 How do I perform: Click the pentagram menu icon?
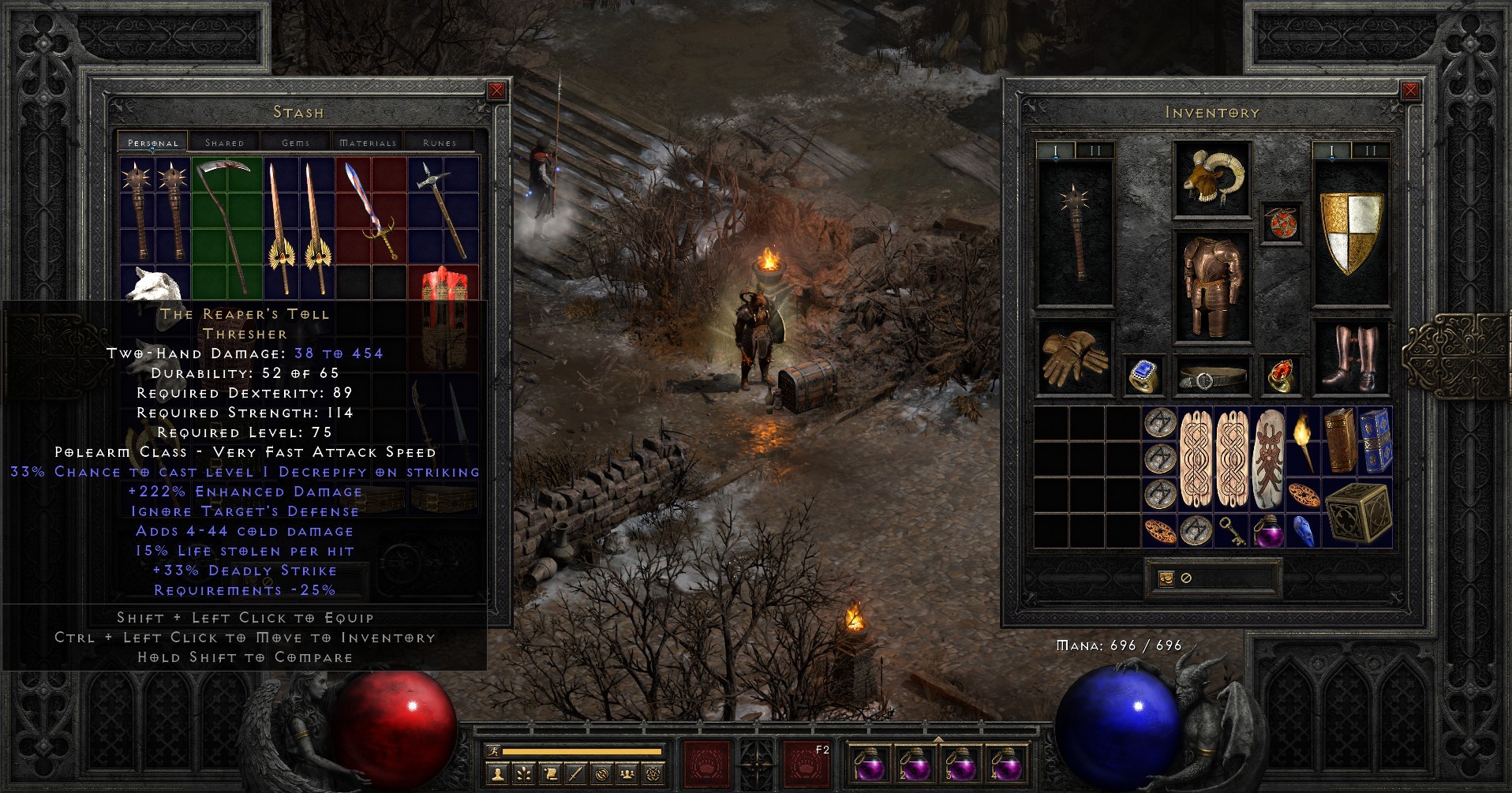pyautogui.click(x=653, y=773)
